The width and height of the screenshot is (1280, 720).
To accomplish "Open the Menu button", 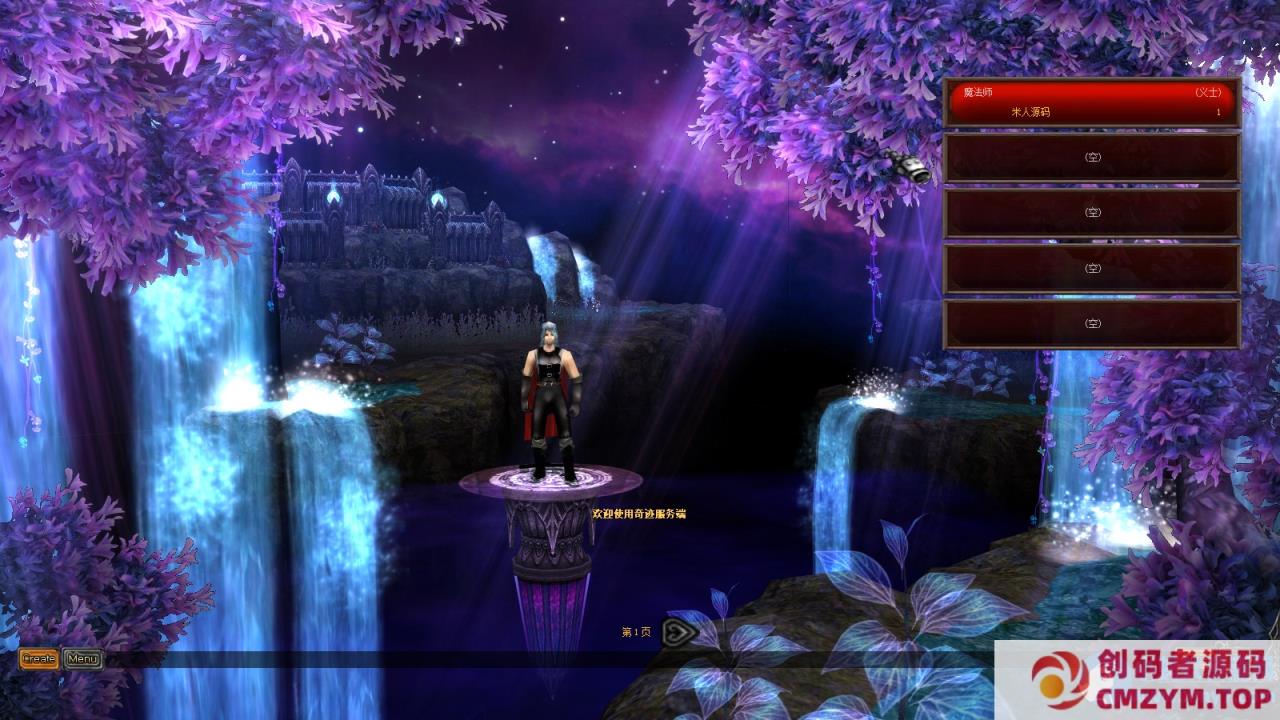I will (x=83, y=658).
